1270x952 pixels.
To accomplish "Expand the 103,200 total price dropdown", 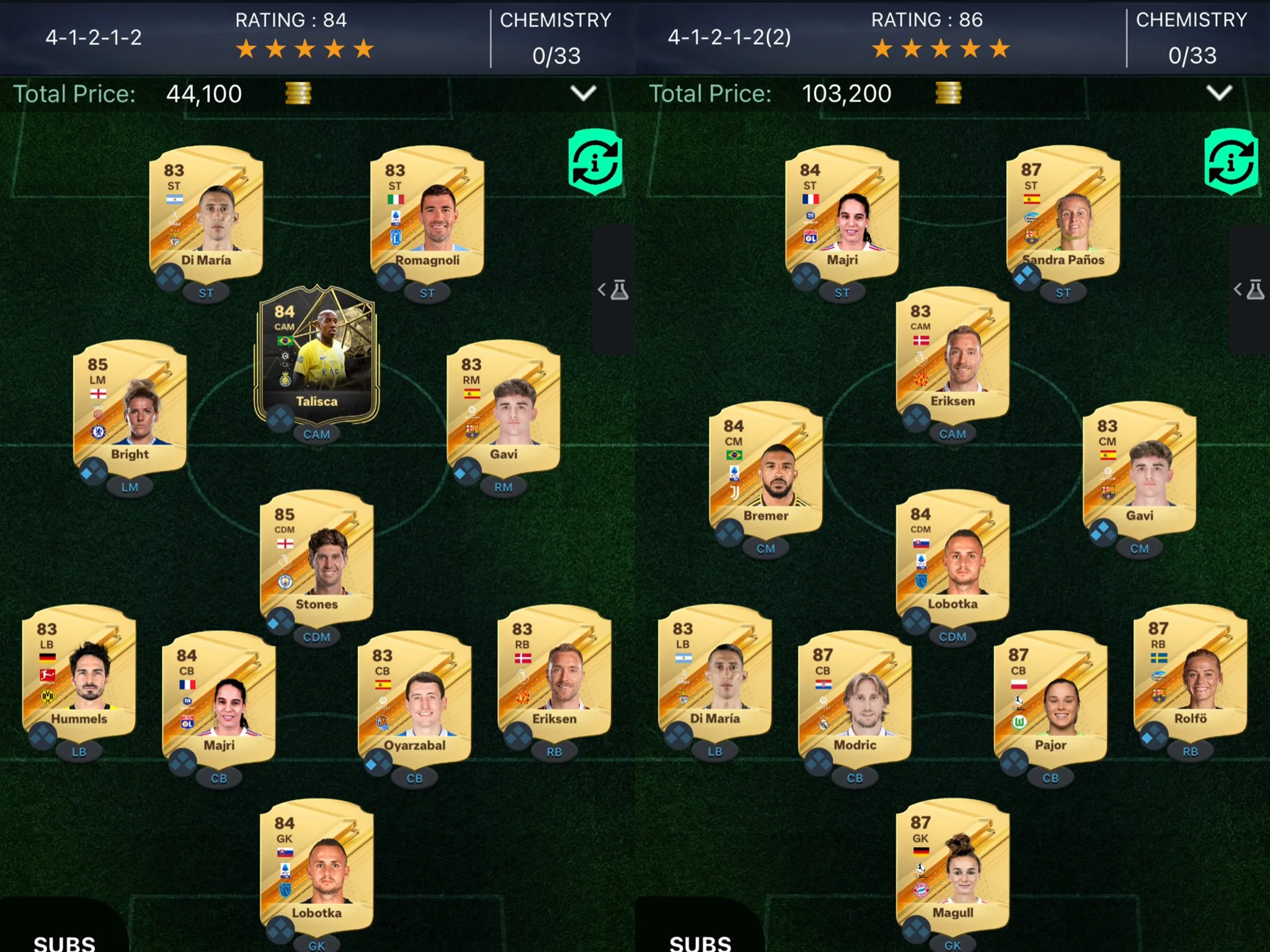I will 1219,94.
